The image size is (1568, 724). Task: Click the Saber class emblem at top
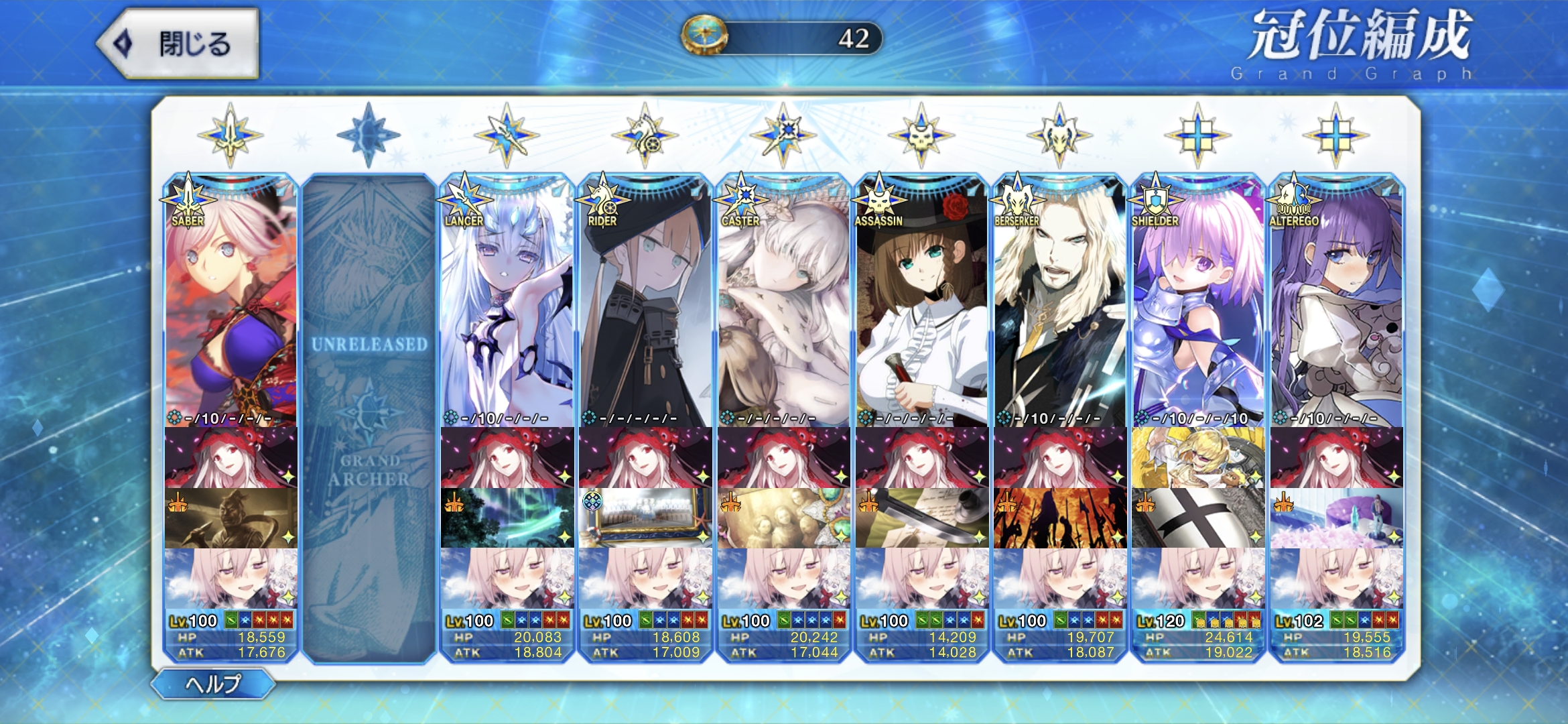(x=231, y=135)
